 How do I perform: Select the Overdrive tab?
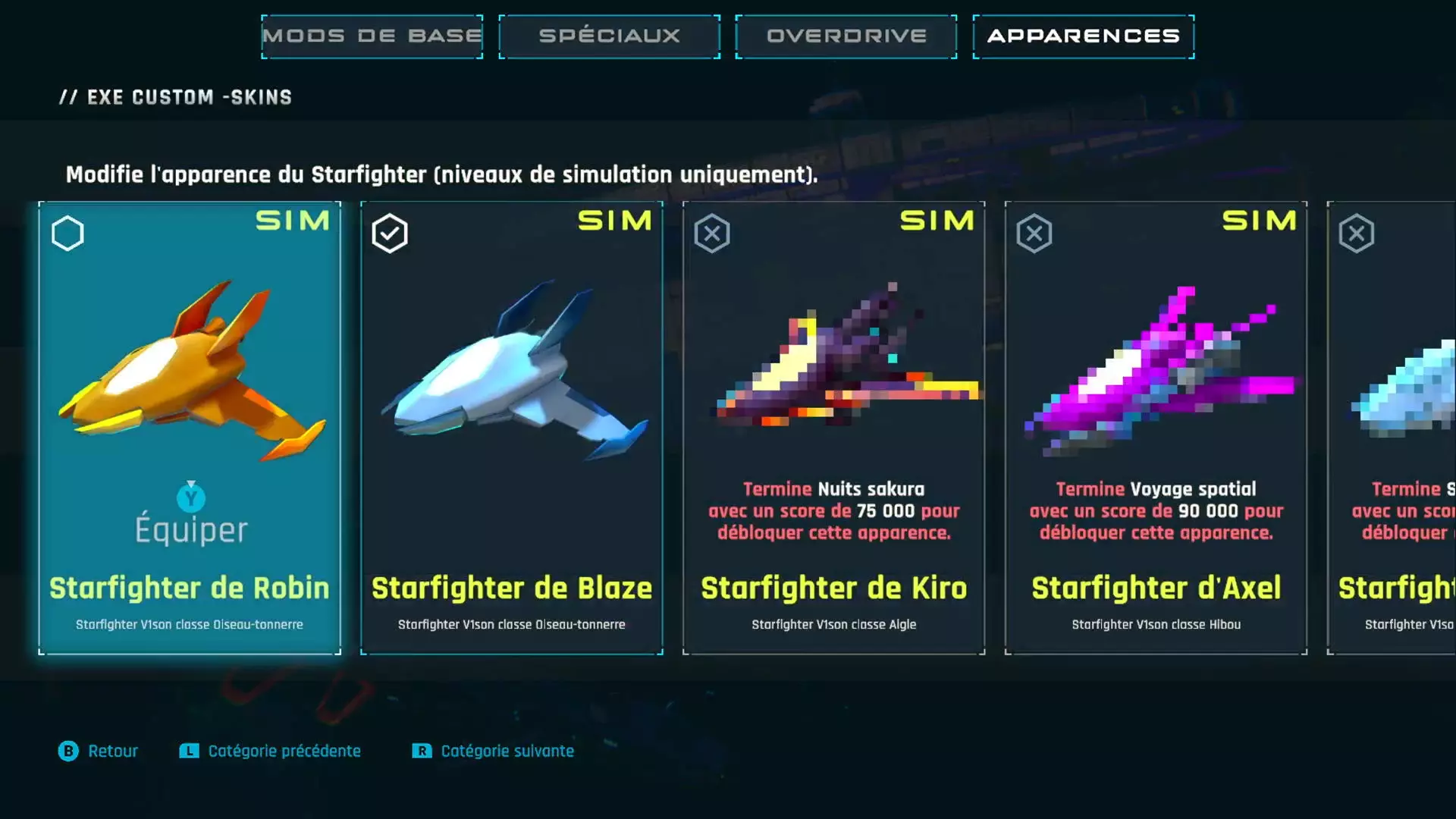point(846,36)
